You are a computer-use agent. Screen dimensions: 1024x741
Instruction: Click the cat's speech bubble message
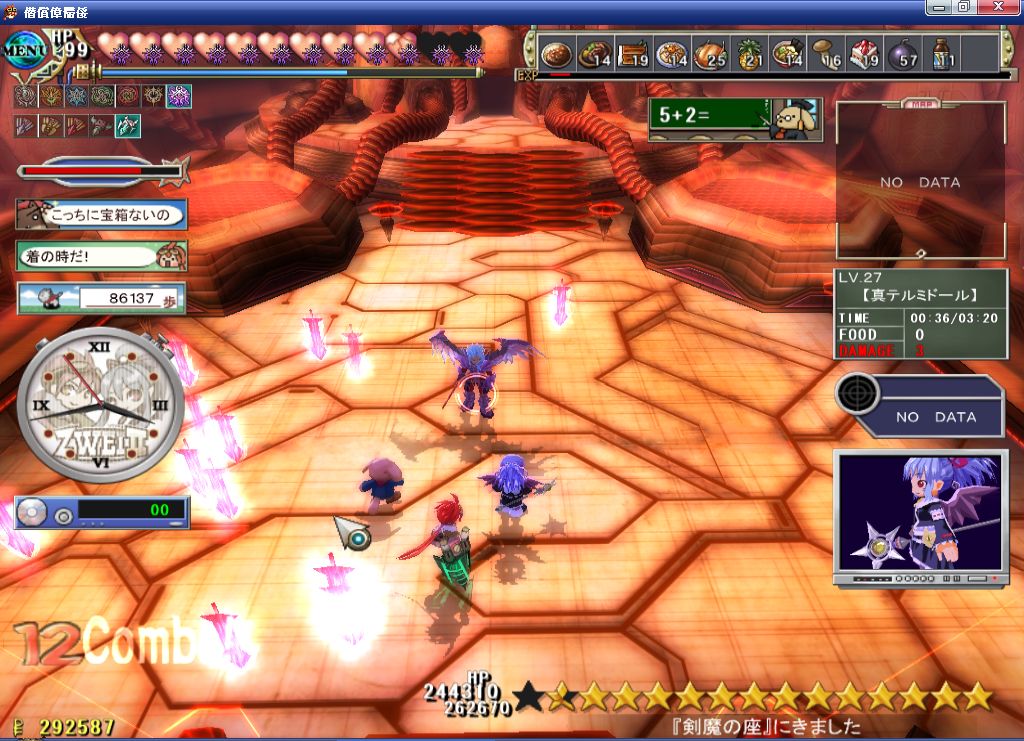click(101, 214)
